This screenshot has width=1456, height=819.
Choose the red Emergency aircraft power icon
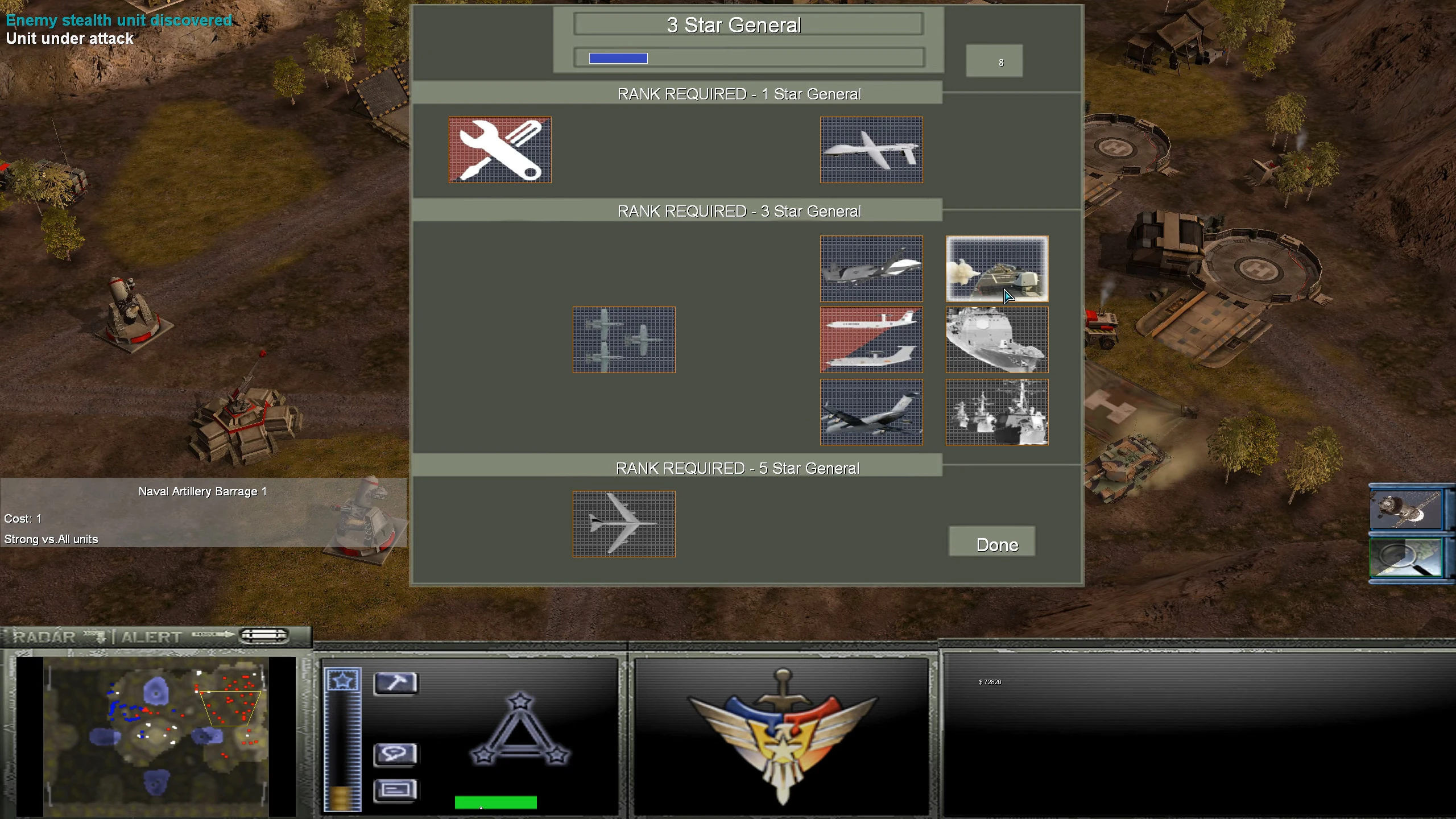pyautogui.click(x=872, y=340)
